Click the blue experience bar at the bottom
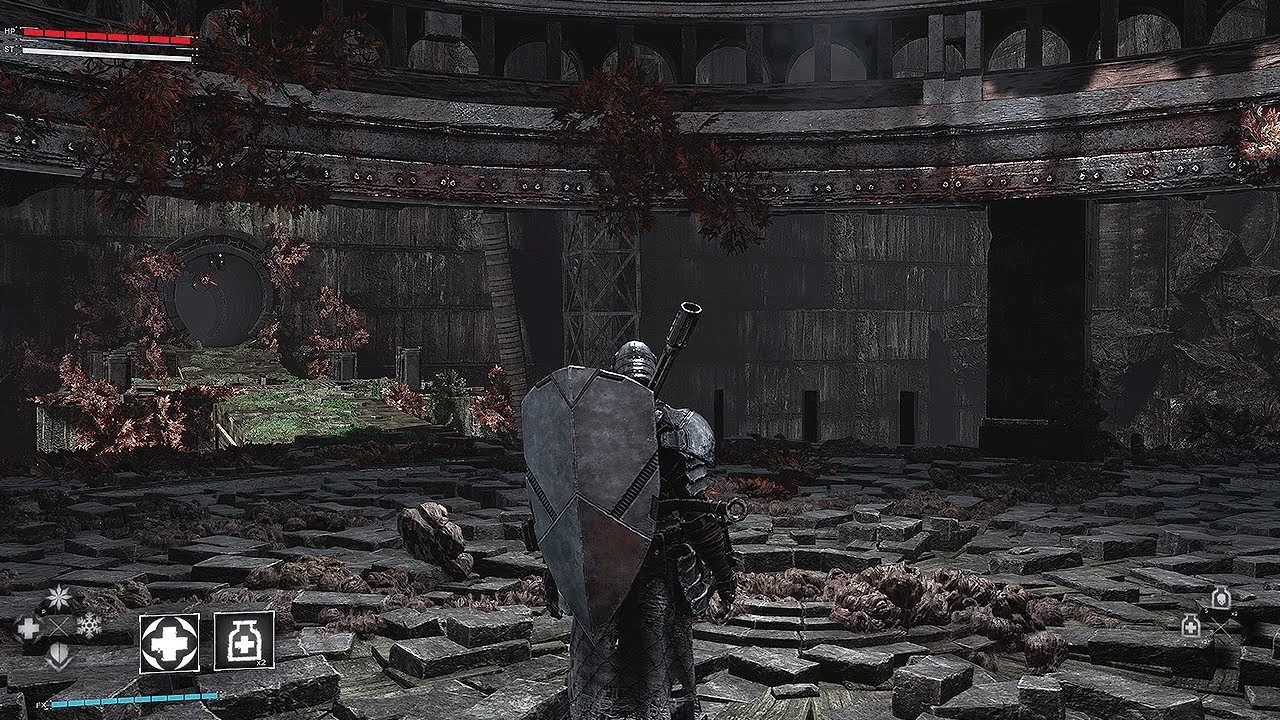Viewport: 1280px width, 720px height. click(x=134, y=700)
